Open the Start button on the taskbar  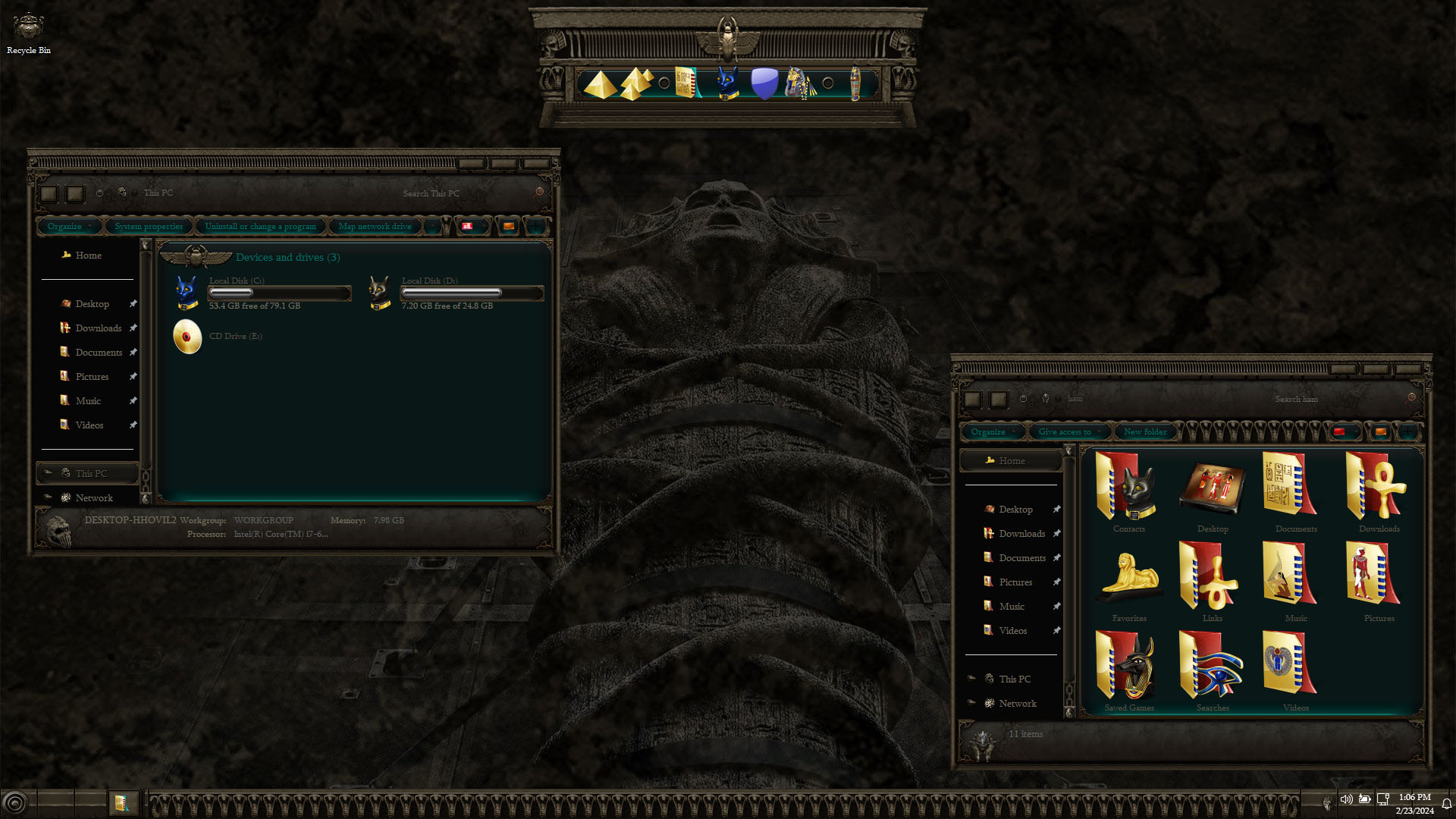(15, 802)
